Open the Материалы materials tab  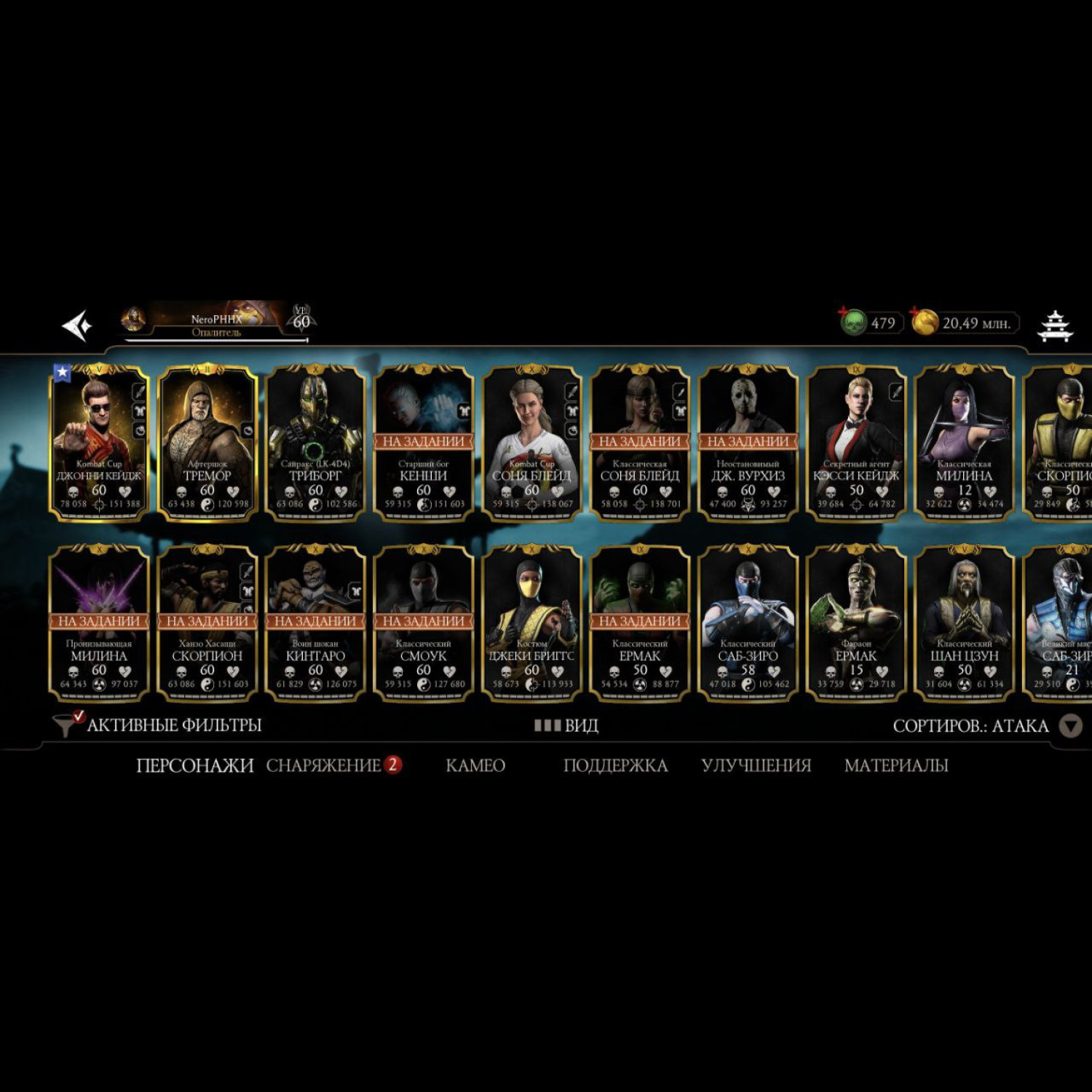(x=895, y=765)
